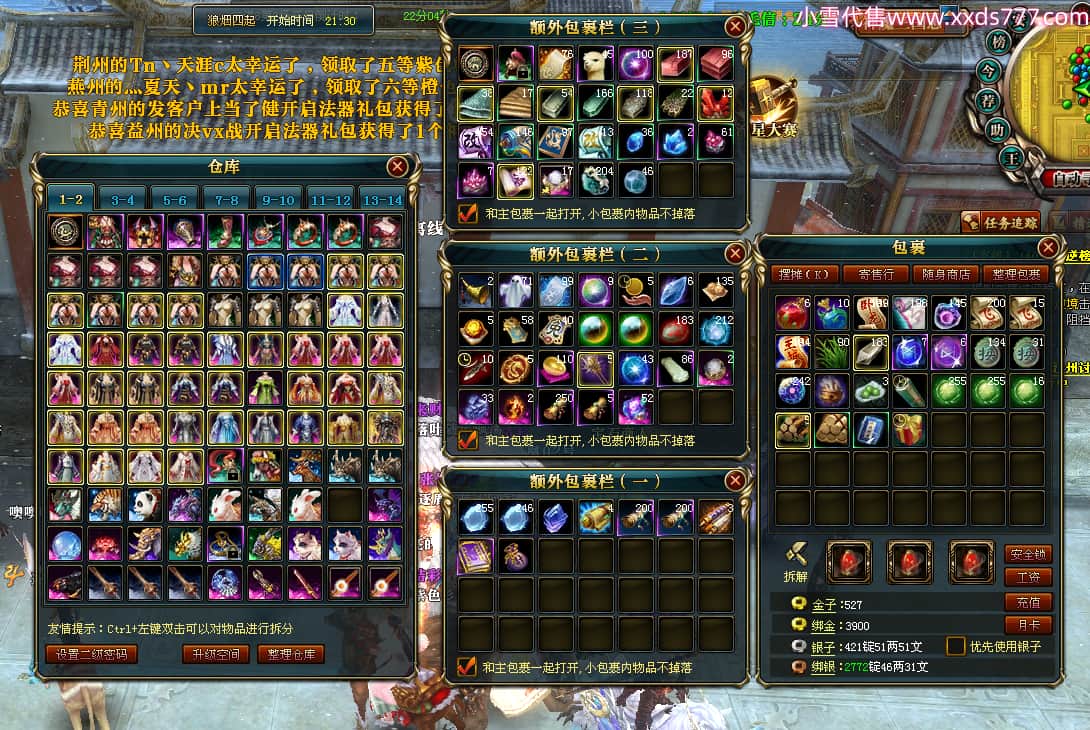Click the 设置二级密码 button
This screenshot has height=730, width=1090.
pos(91,654)
